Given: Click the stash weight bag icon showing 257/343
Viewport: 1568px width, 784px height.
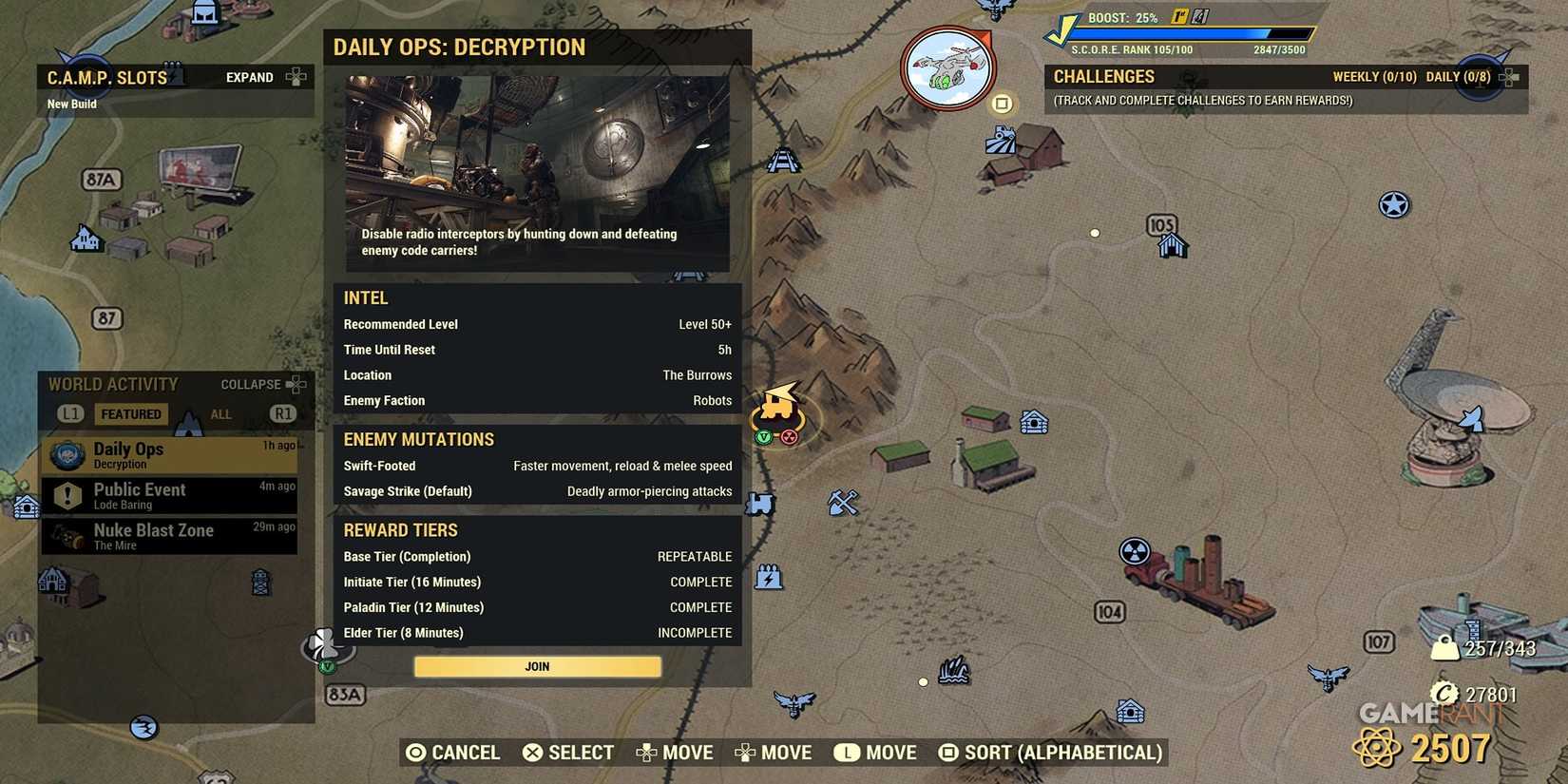Looking at the screenshot, I should 1444,647.
